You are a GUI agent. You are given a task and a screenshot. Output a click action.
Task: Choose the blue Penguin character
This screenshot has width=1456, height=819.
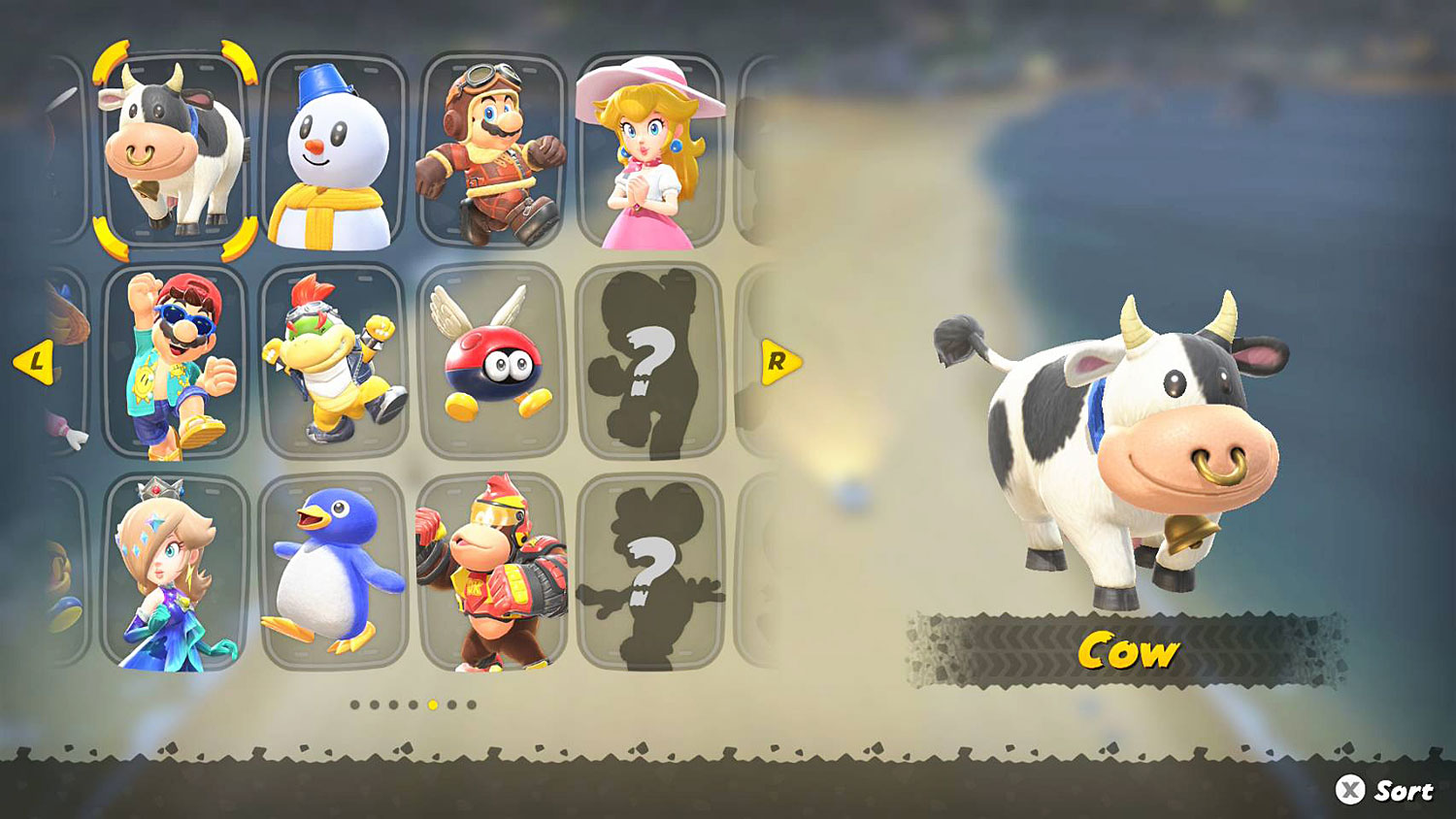(x=333, y=568)
